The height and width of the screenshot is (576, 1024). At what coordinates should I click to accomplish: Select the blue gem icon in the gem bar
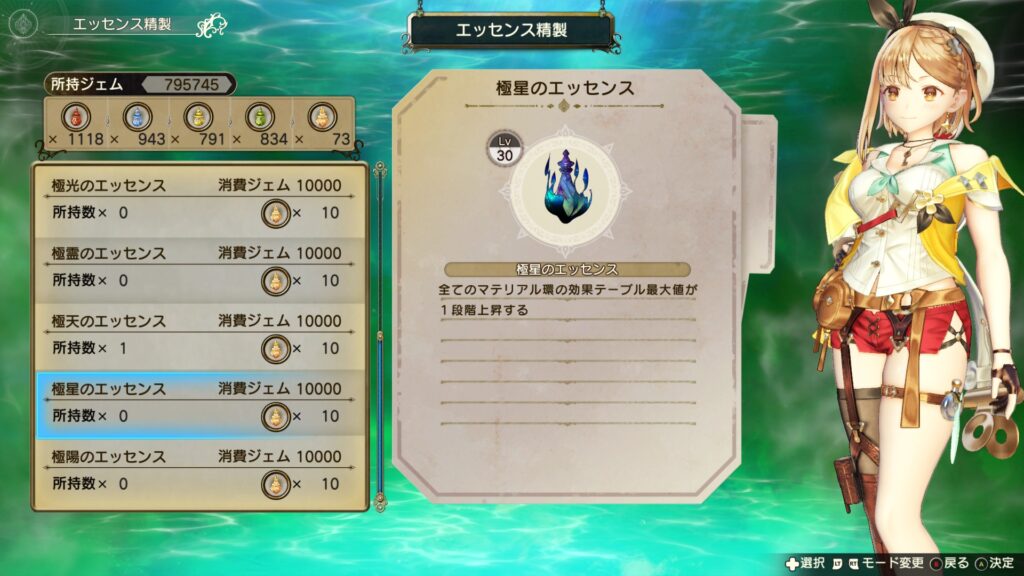[x=136, y=116]
